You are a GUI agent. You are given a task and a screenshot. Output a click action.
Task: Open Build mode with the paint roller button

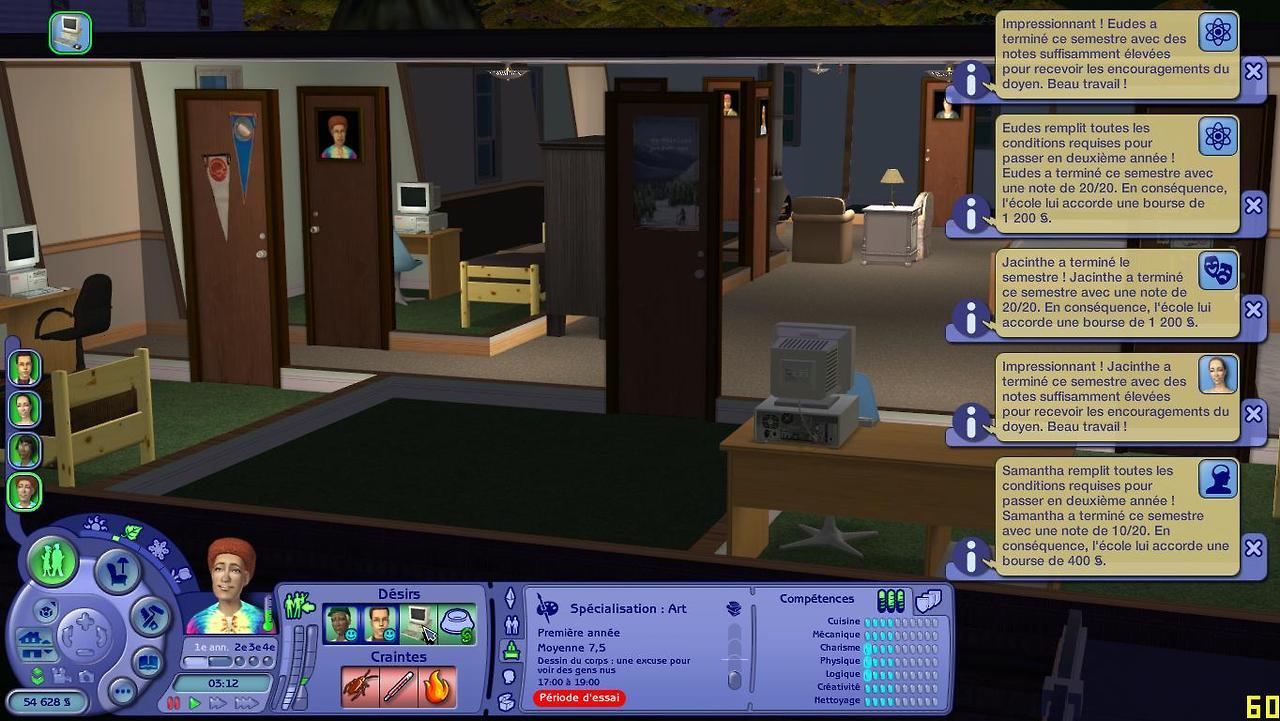point(152,617)
